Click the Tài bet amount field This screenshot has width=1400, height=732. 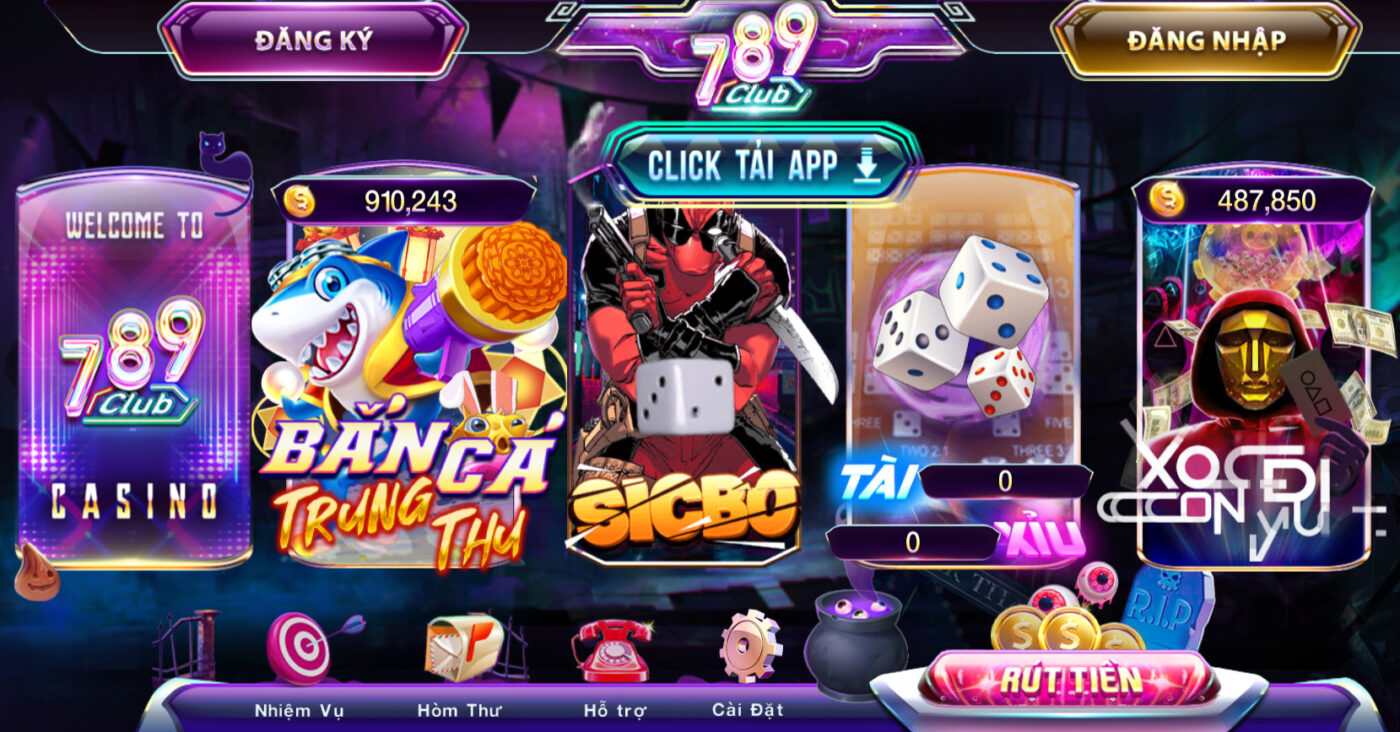tap(1005, 478)
